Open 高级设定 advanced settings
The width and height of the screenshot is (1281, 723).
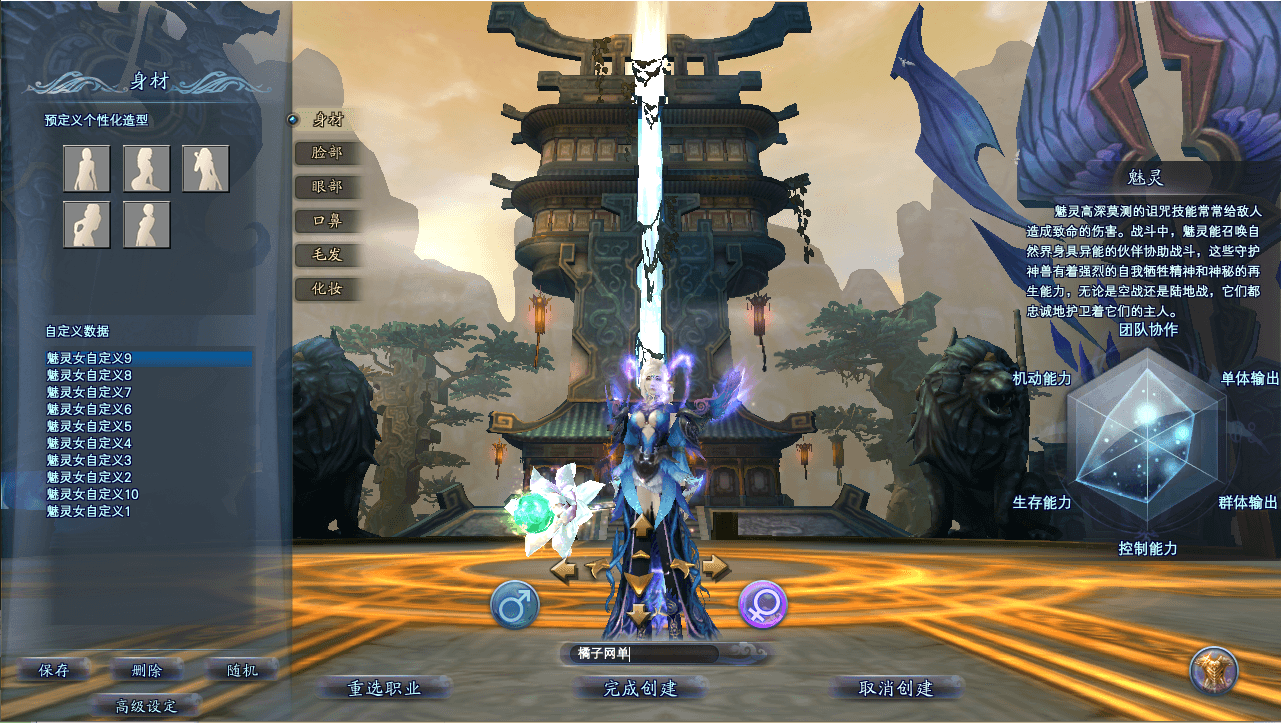point(146,705)
